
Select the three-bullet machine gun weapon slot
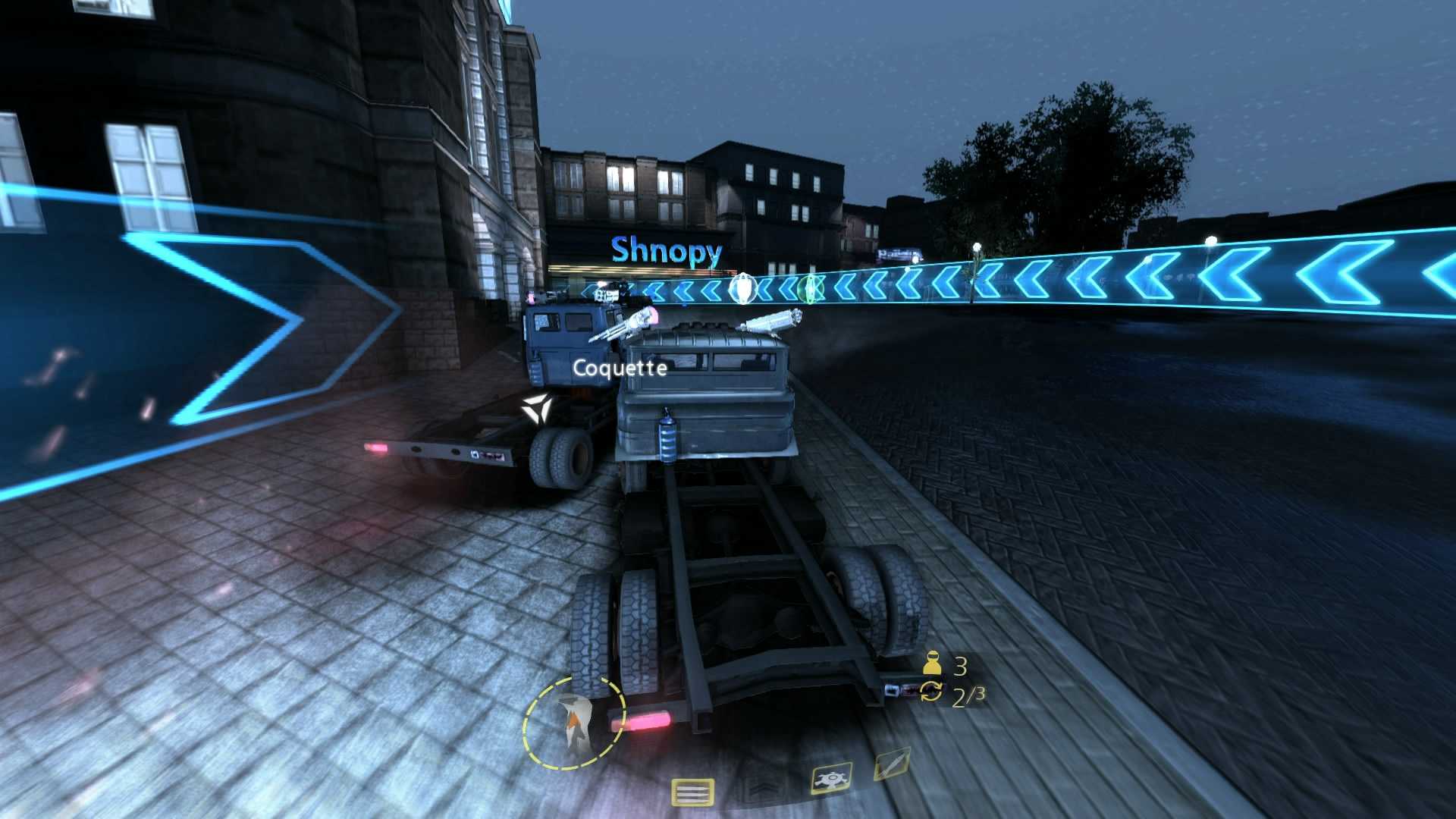[692, 793]
